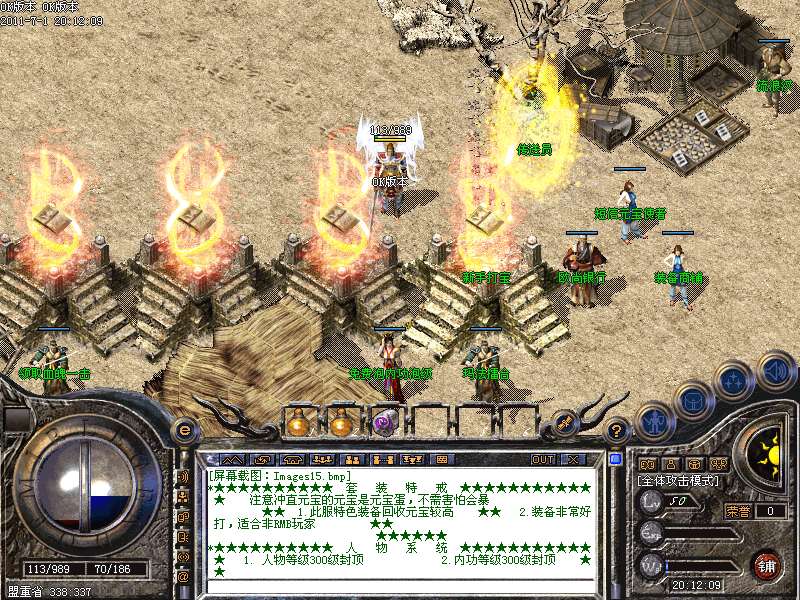Click the OUT button above chat

(542, 459)
